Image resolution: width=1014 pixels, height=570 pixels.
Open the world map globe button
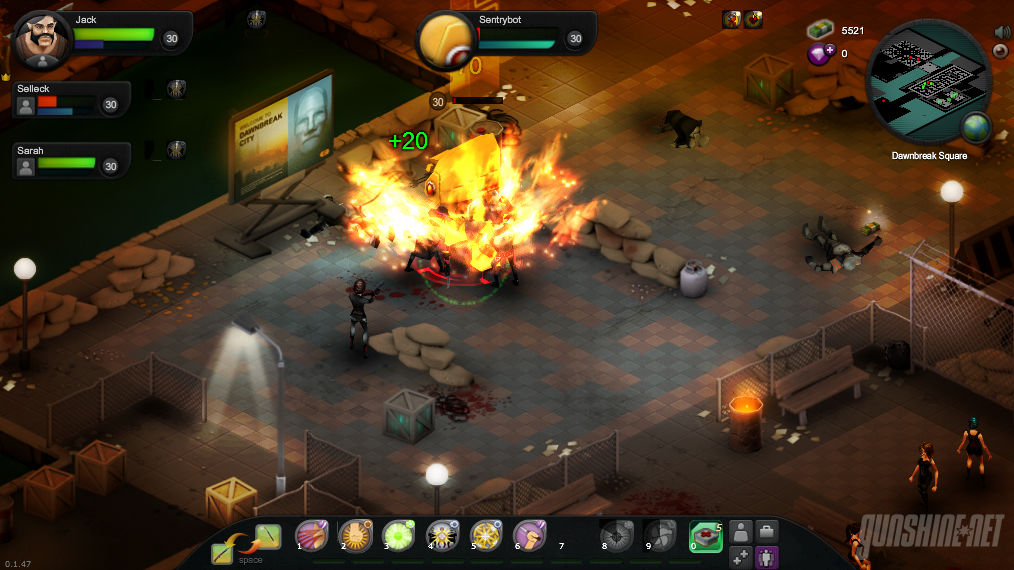[x=975, y=127]
